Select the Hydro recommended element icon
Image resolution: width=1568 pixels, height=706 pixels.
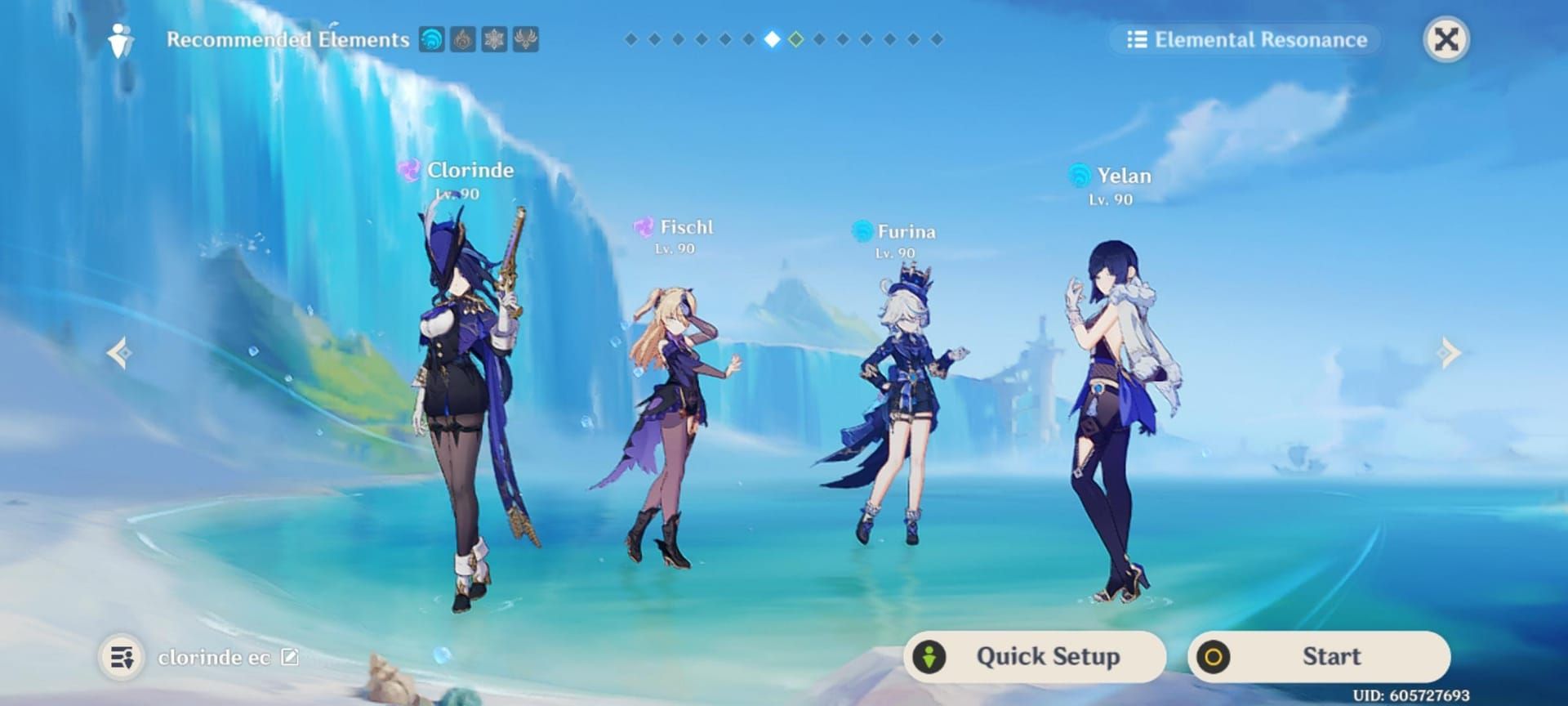point(430,38)
